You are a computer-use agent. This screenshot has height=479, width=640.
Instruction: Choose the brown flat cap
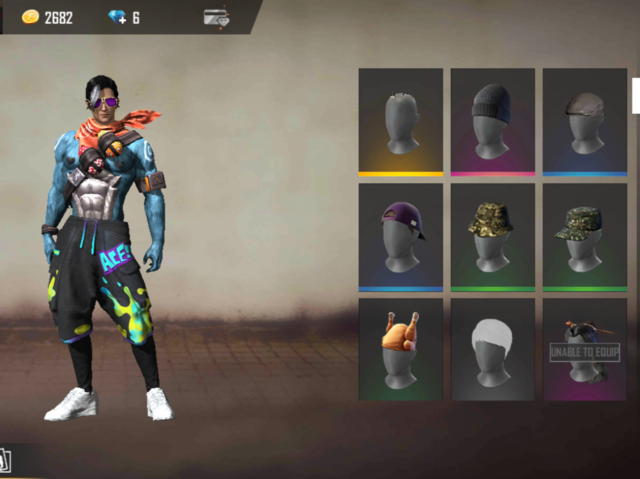pyautogui.click(x=584, y=122)
